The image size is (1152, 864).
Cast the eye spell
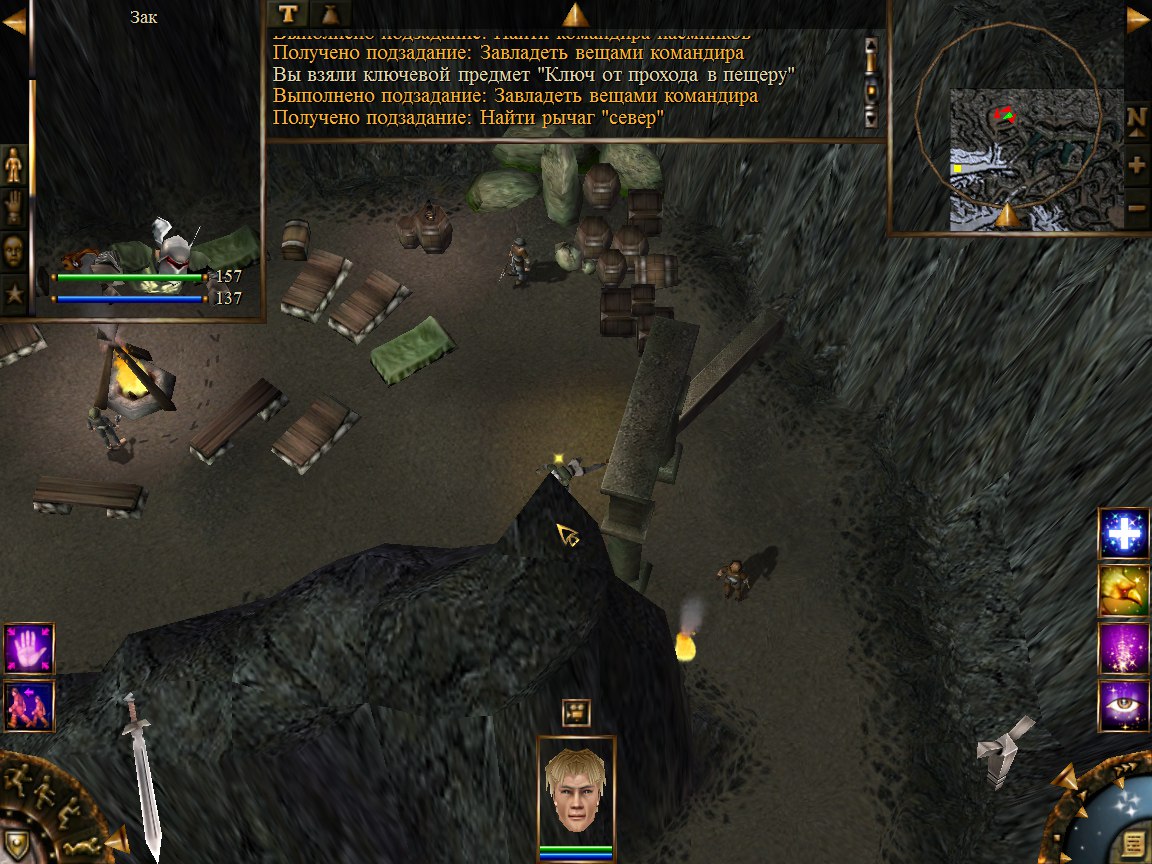(x=1123, y=706)
